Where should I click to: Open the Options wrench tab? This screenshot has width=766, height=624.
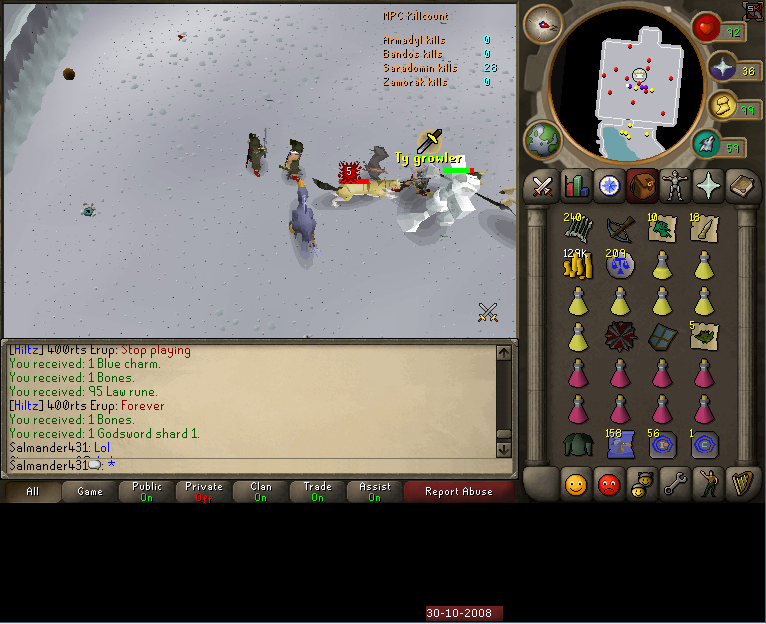pyautogui.click(x=676, y=484)
